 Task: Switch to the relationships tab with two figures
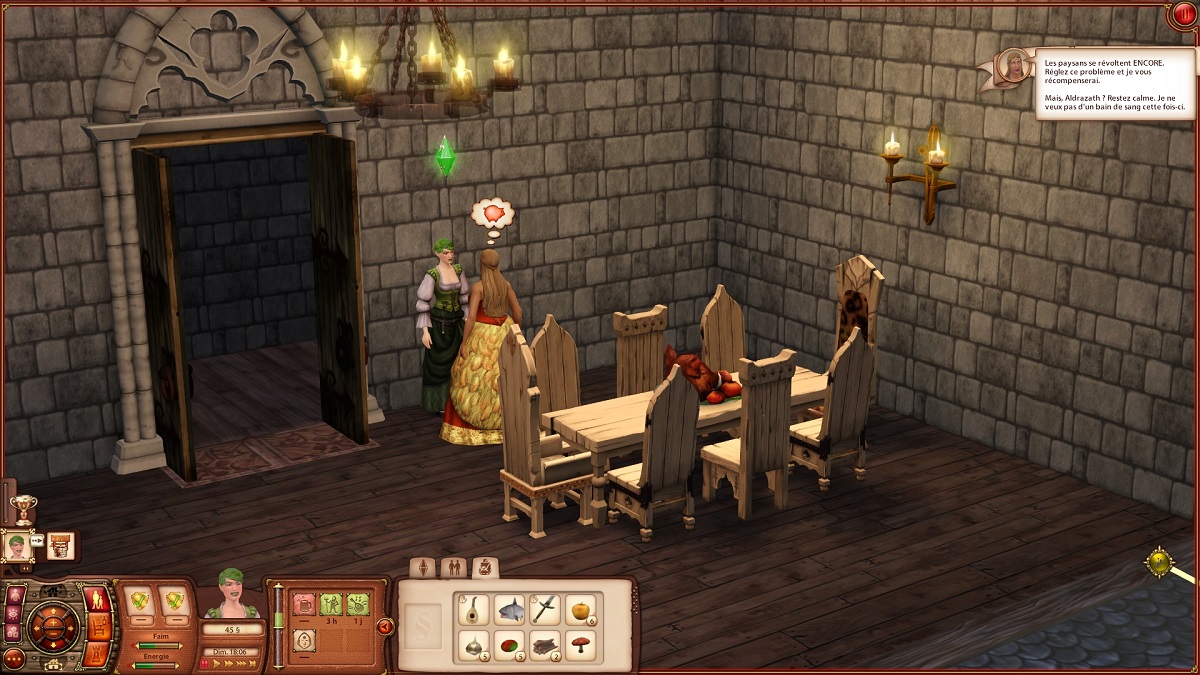click(453, 568)
